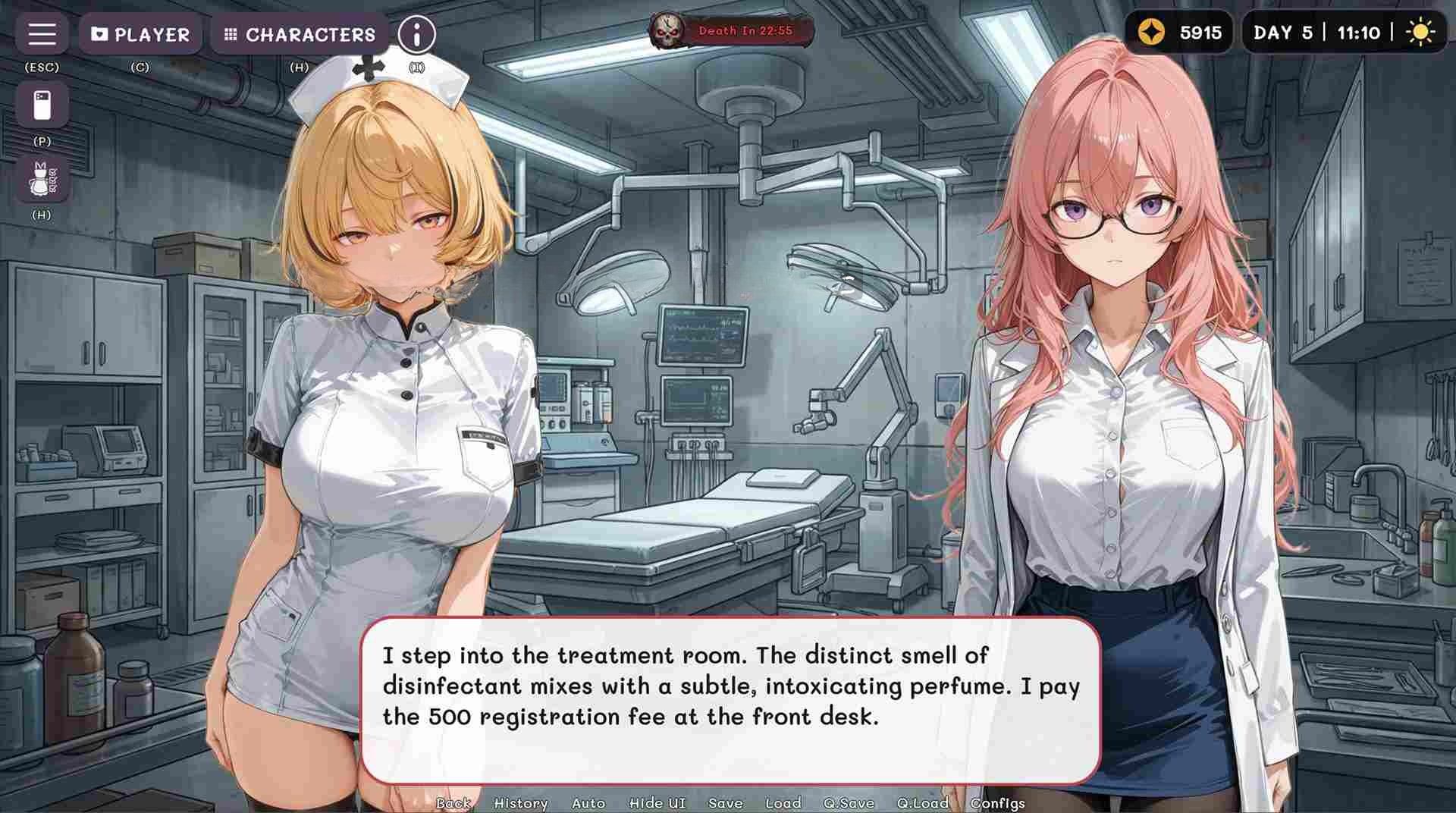Open the hamburger main menu
The width and height of the screenshot is (1456, 813).
coord(42,34)
